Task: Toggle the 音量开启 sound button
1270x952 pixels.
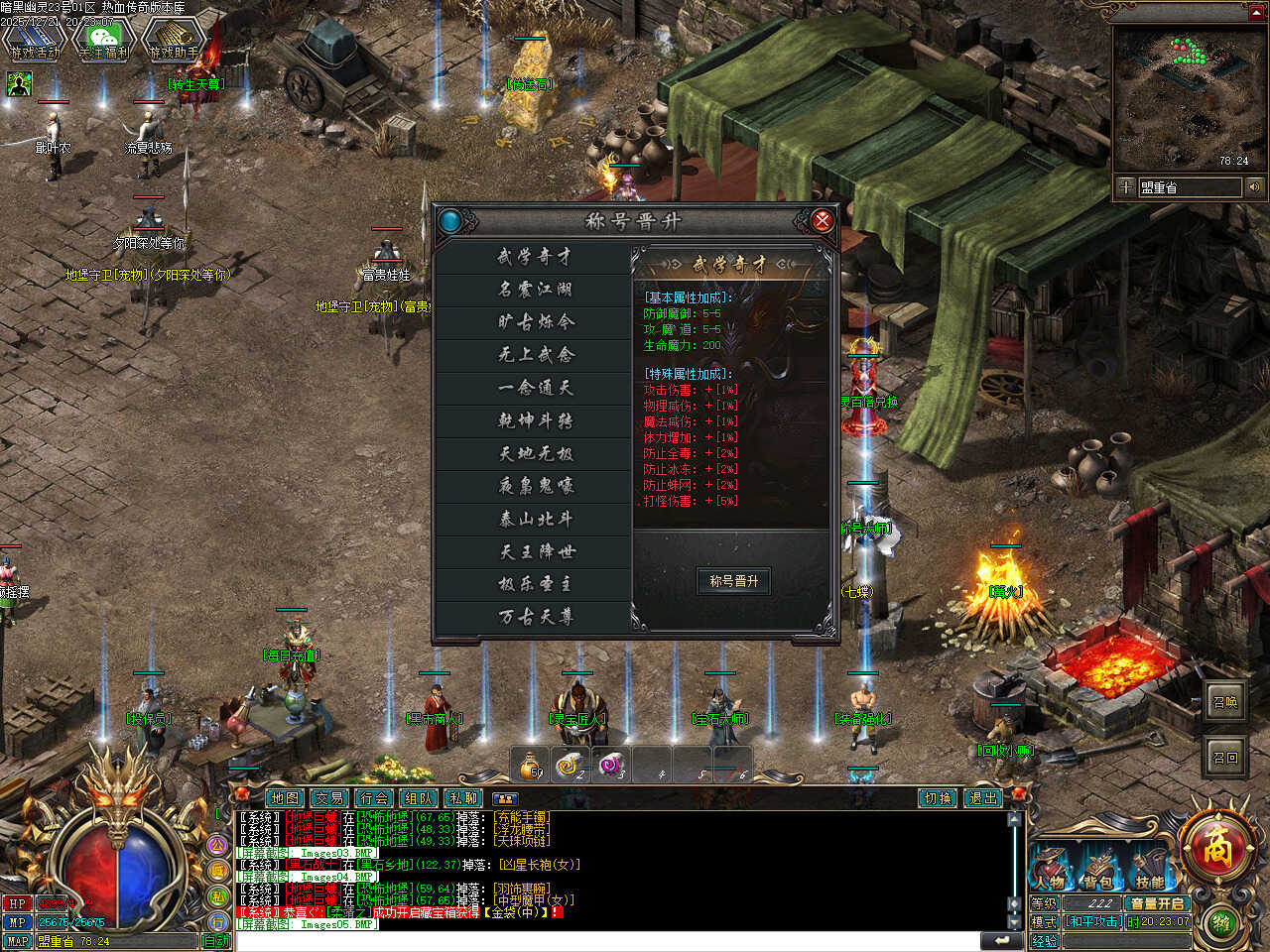Action: click(1157, 903)
